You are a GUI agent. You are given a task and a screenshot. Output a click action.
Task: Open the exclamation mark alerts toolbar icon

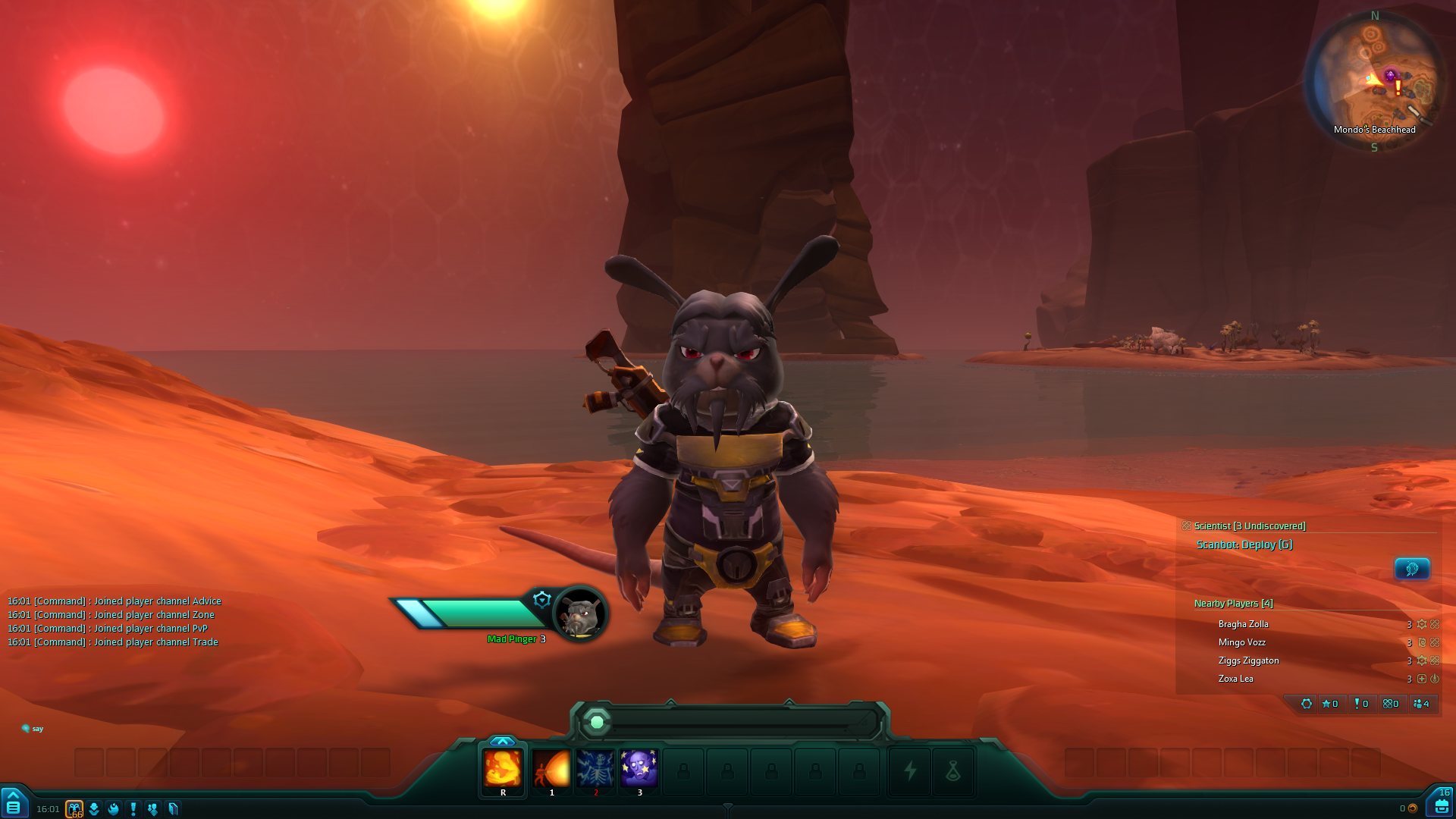[x=133, y=809]
